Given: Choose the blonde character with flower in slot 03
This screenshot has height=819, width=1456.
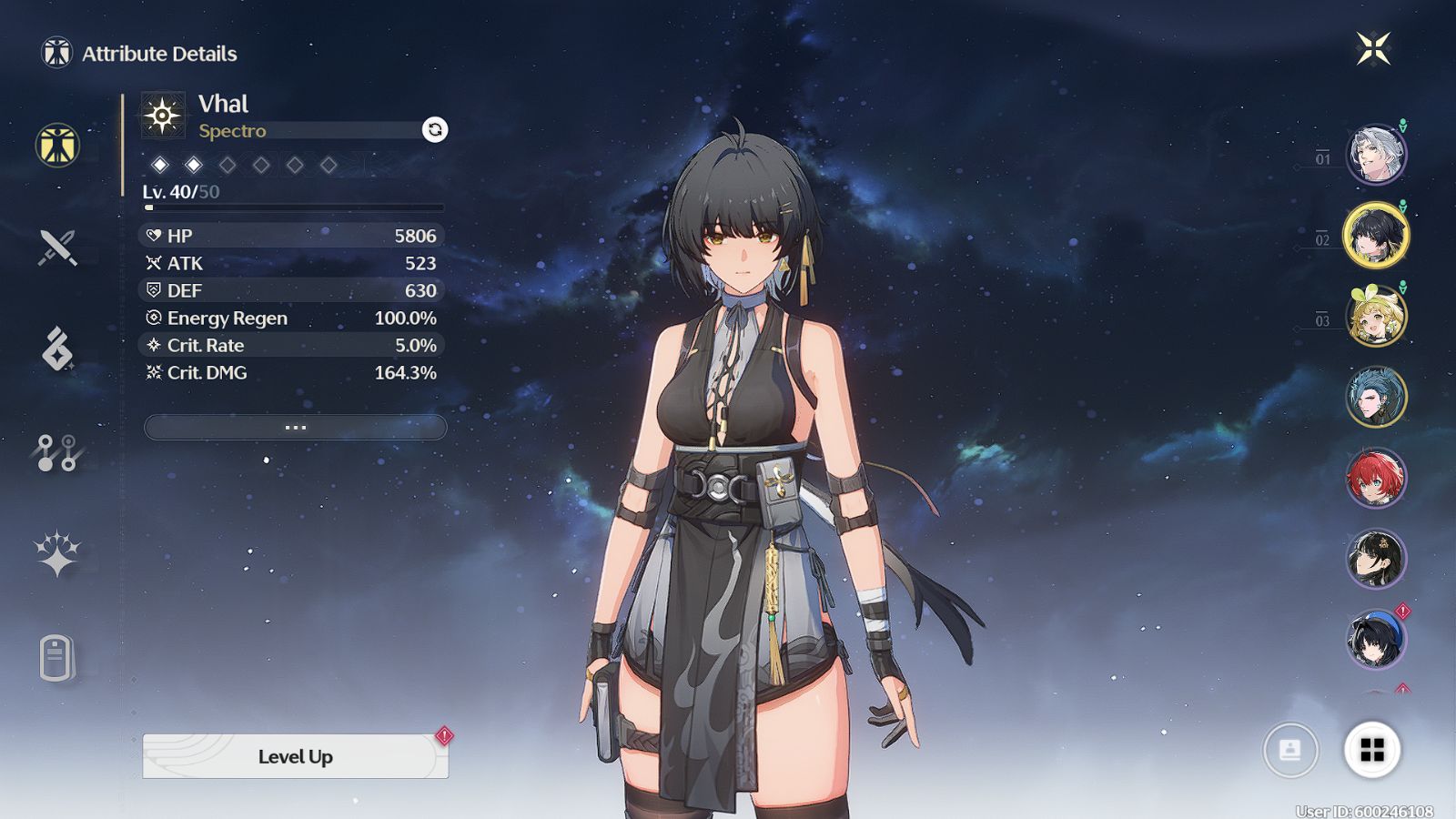Looking at the screenshot, I should pos(1376,316).
